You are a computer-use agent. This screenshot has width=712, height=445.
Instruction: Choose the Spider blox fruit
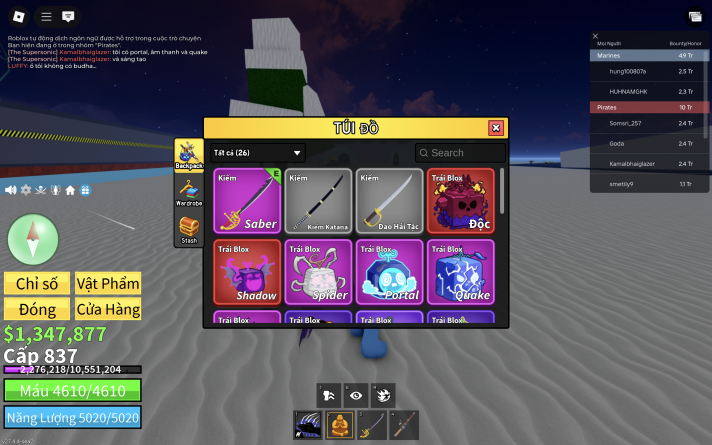320,272
